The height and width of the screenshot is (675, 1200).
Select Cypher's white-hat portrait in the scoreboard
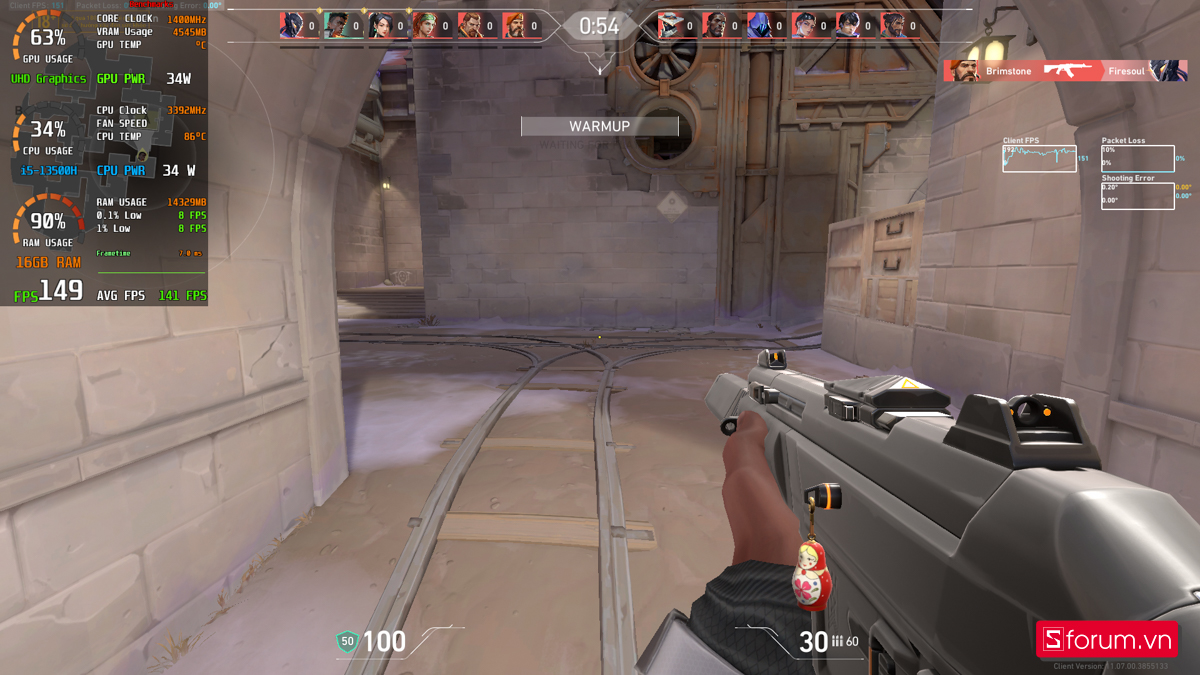coord(671,25)
